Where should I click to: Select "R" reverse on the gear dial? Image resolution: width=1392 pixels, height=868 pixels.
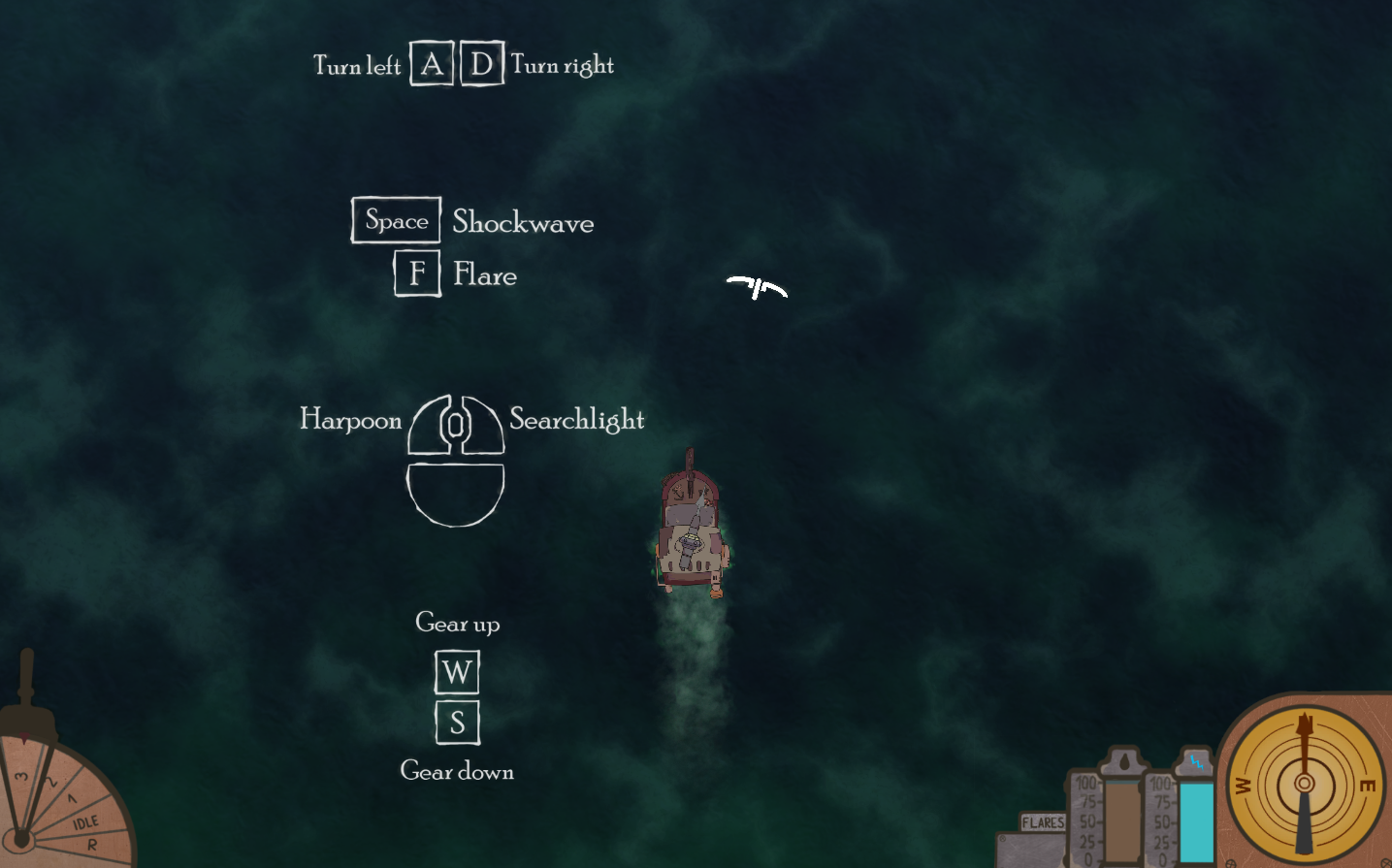click(x=92, y=844)
